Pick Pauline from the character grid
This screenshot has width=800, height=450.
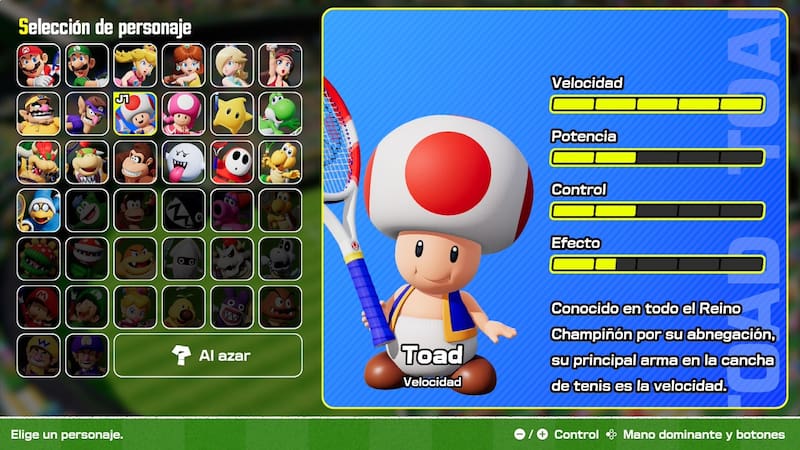pos(280,65)
